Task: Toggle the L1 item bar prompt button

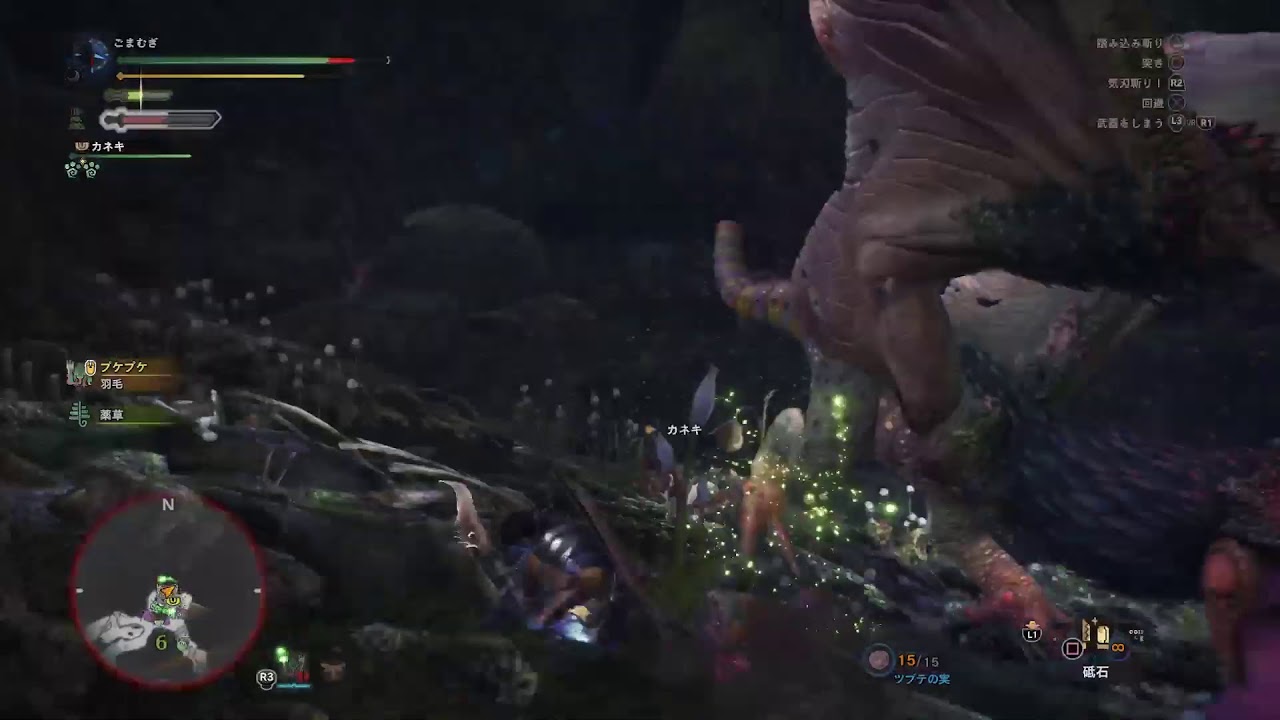Action: click(1032, 633)
